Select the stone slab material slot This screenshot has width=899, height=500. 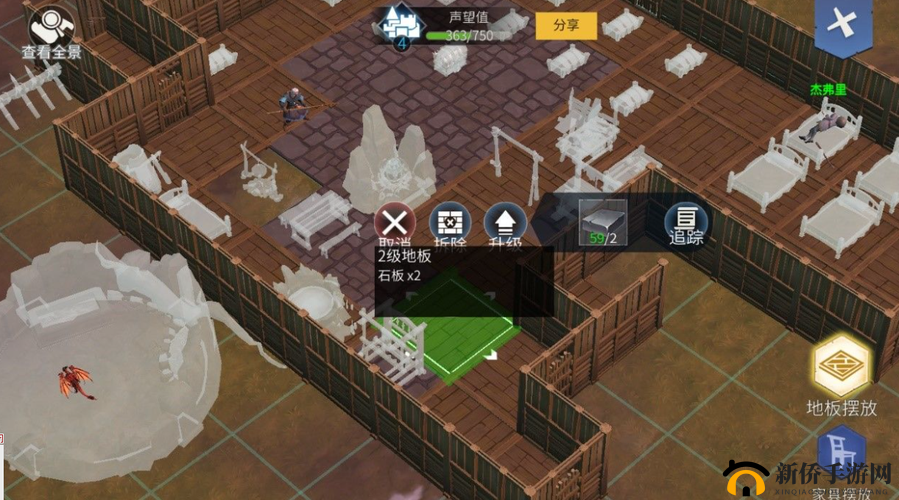[603, 221]
